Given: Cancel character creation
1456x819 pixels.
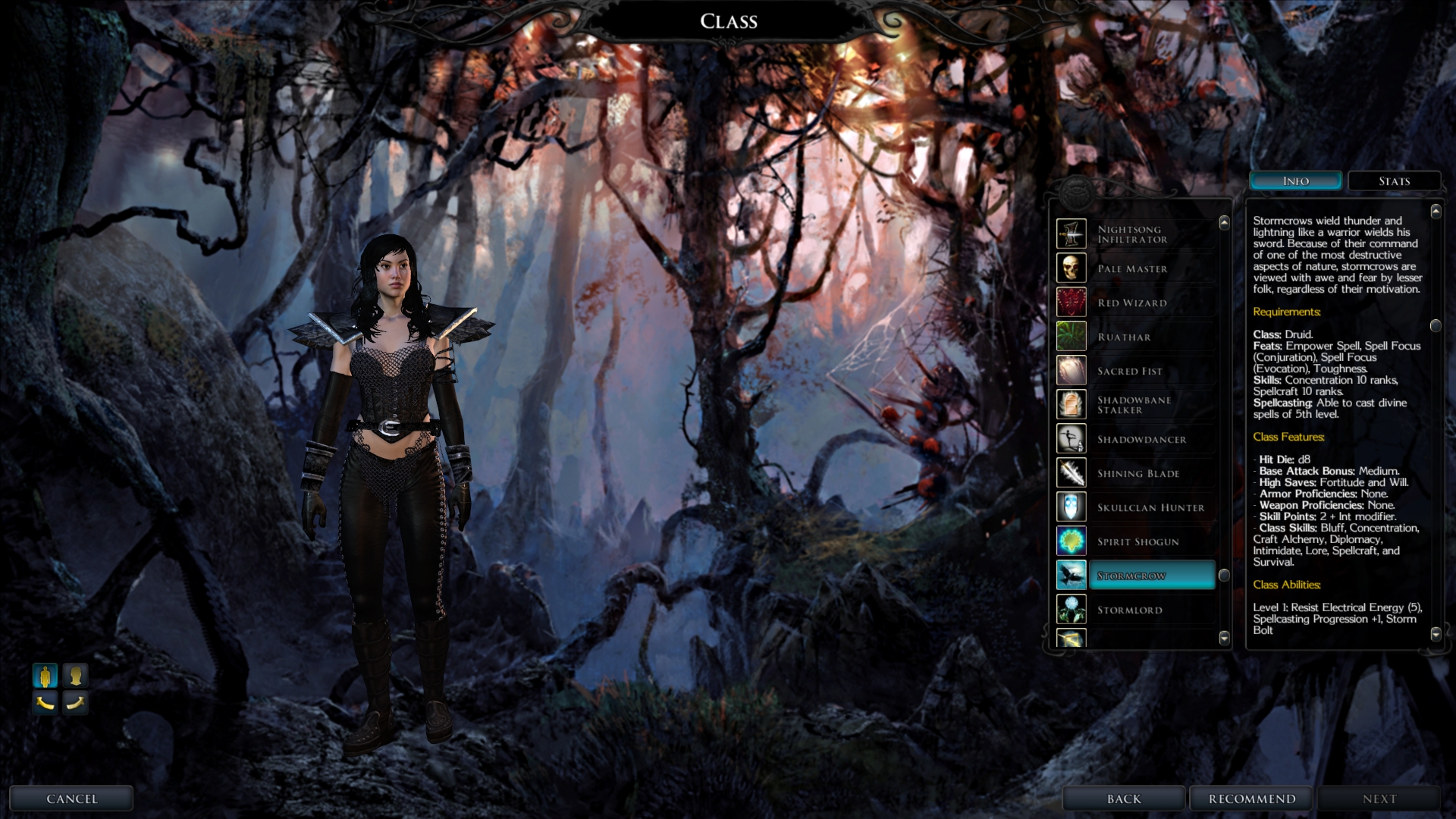Looking at the screenshot, I should coord(72,799).
